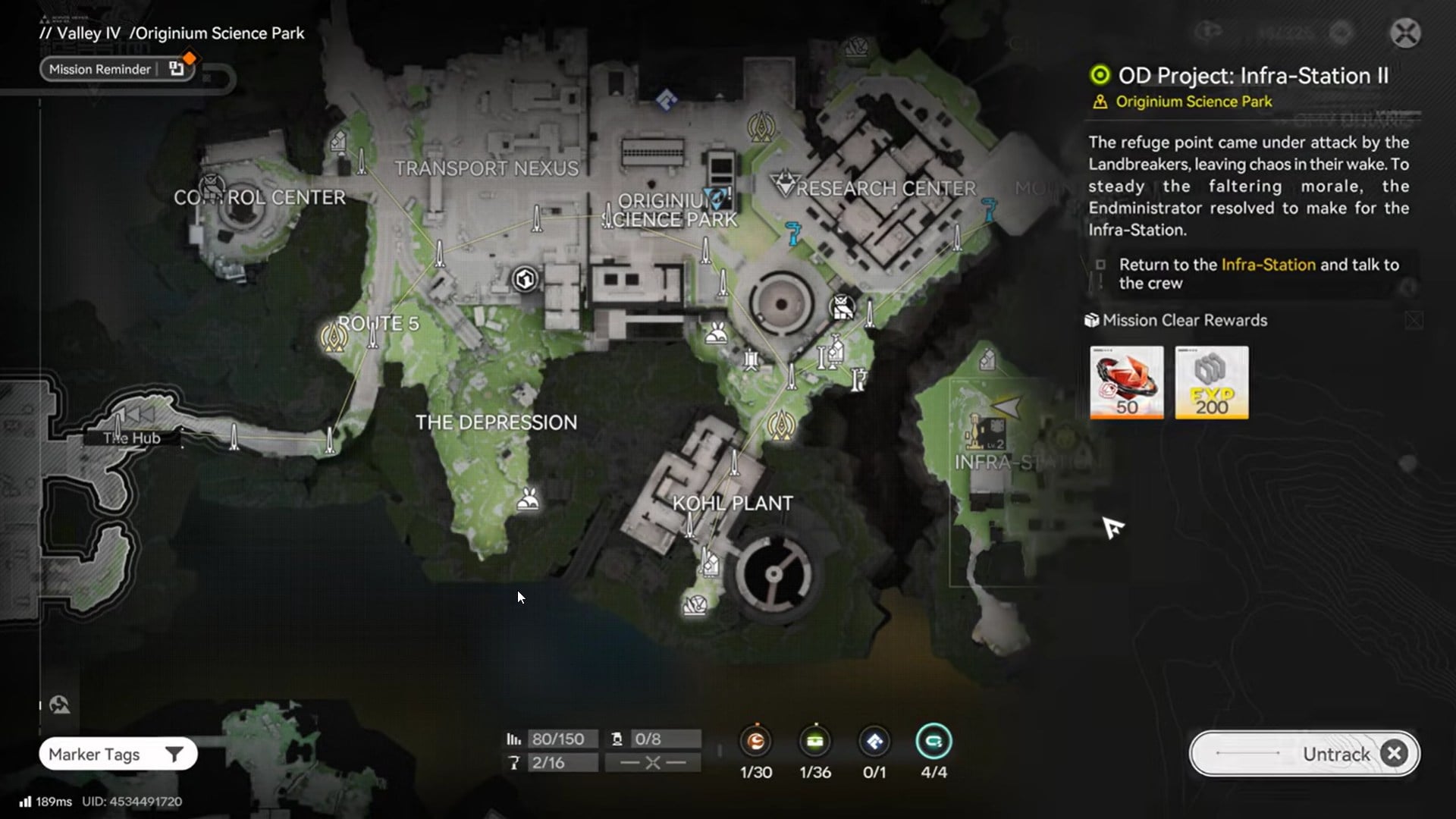Screen dimensions: 1456x819
Task: Expand the Mission Clear Rewards box icon
Action: [1092, 320]
